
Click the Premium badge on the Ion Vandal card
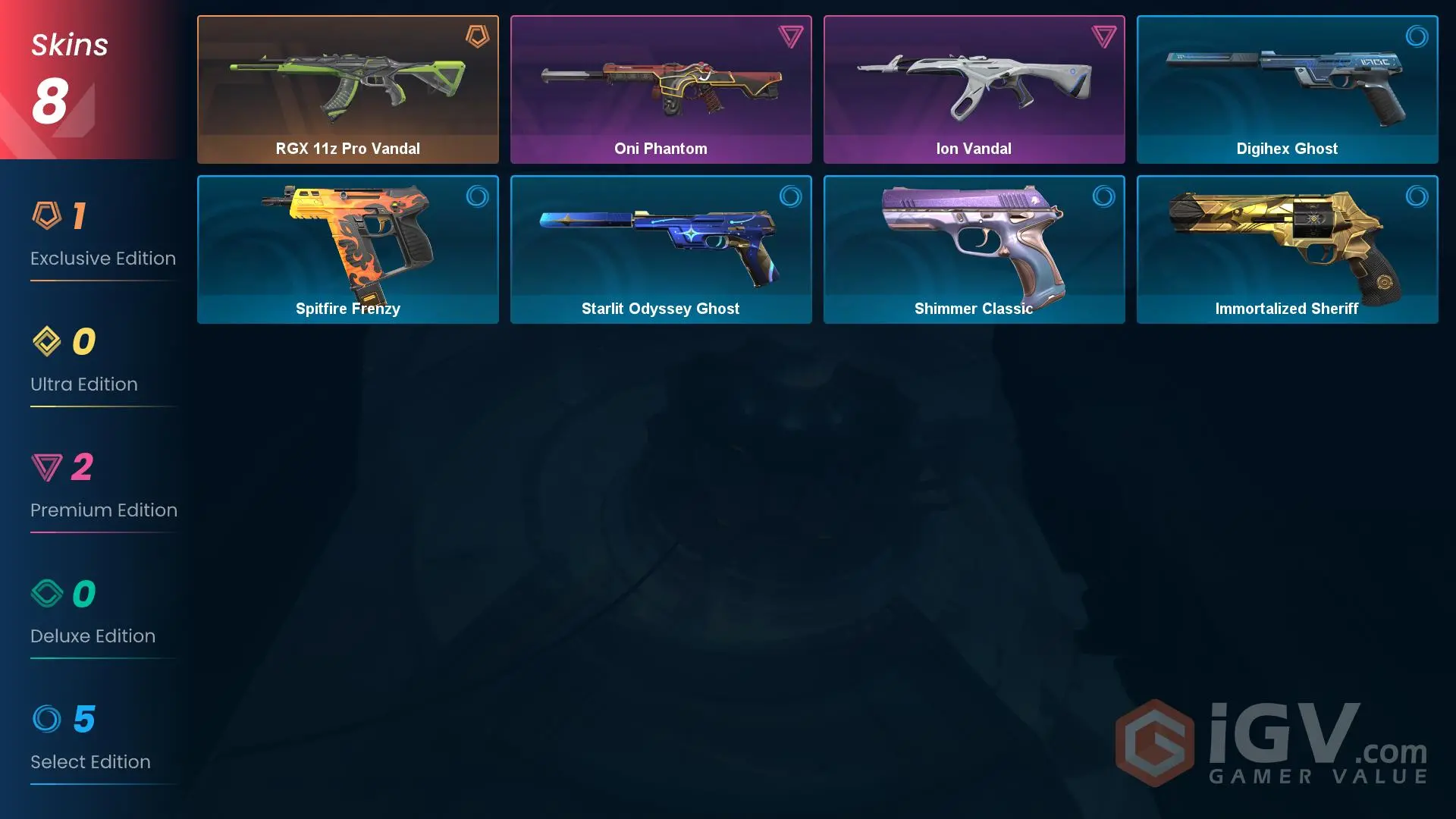coord(1103,35)
